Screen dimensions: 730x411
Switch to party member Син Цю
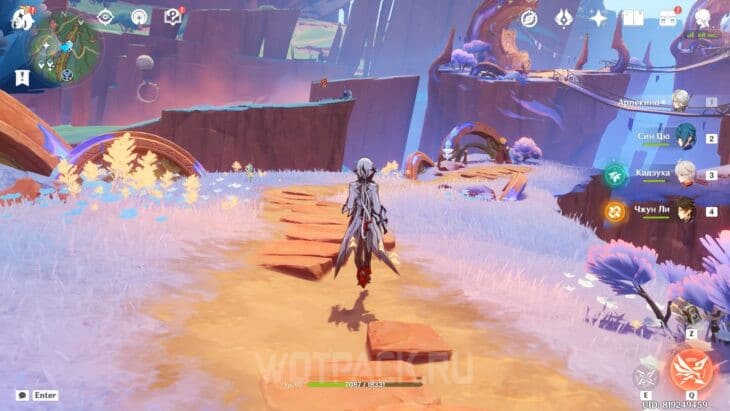coord(684,137)
